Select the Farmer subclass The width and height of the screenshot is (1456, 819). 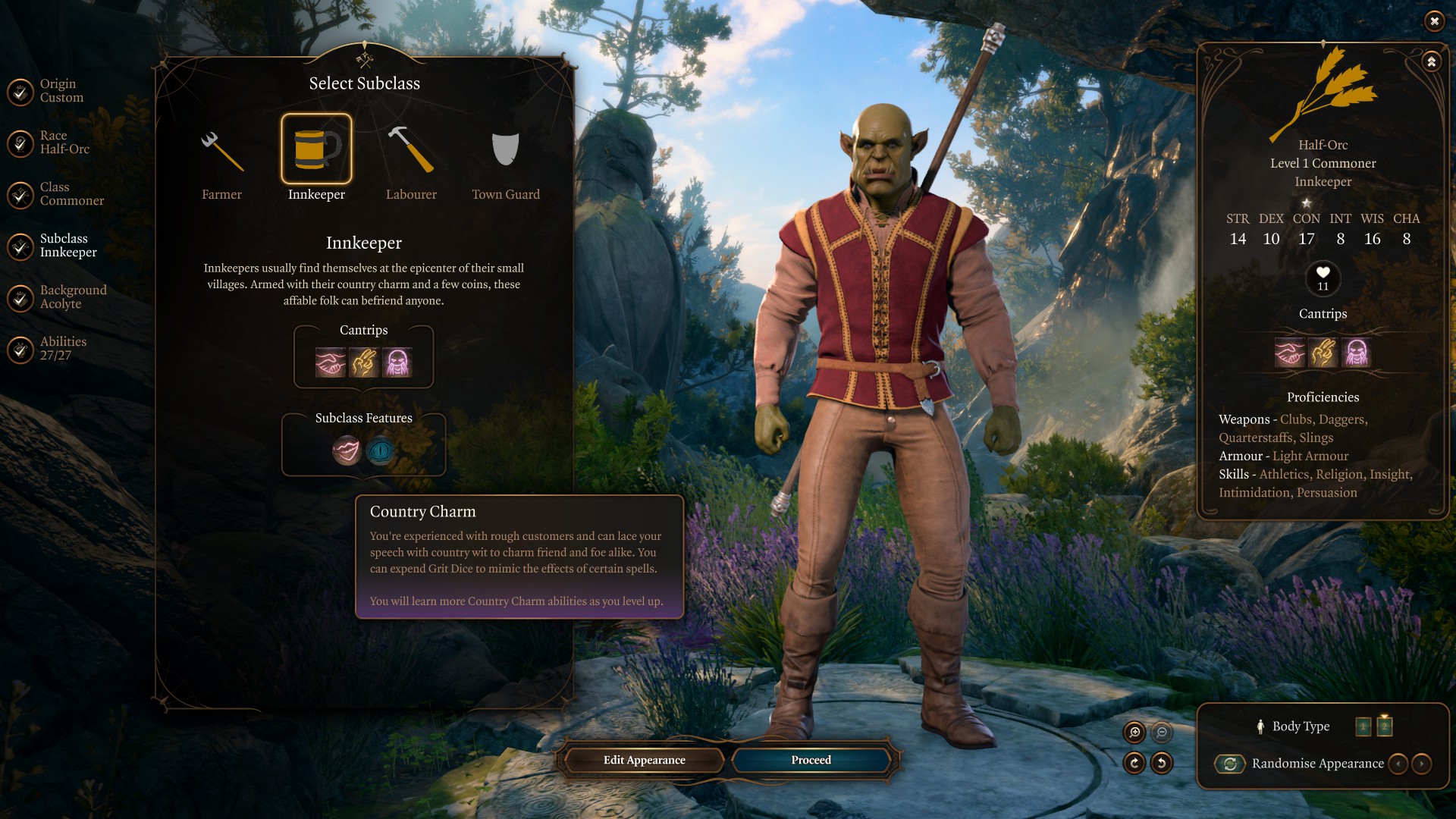pyautogui.click(x=221, y=152)
